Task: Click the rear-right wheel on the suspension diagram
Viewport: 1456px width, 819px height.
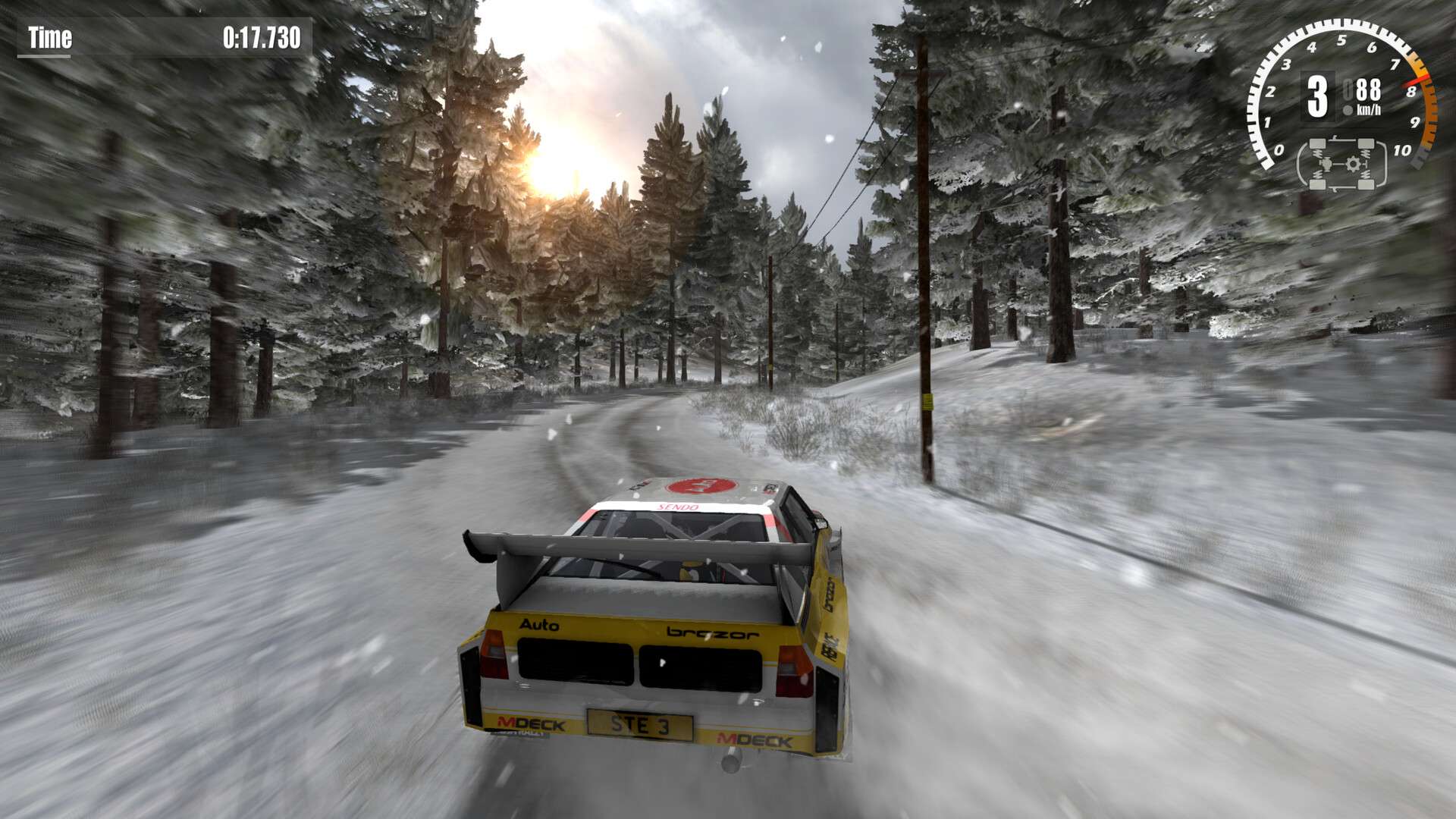Action: (1367, 184)
